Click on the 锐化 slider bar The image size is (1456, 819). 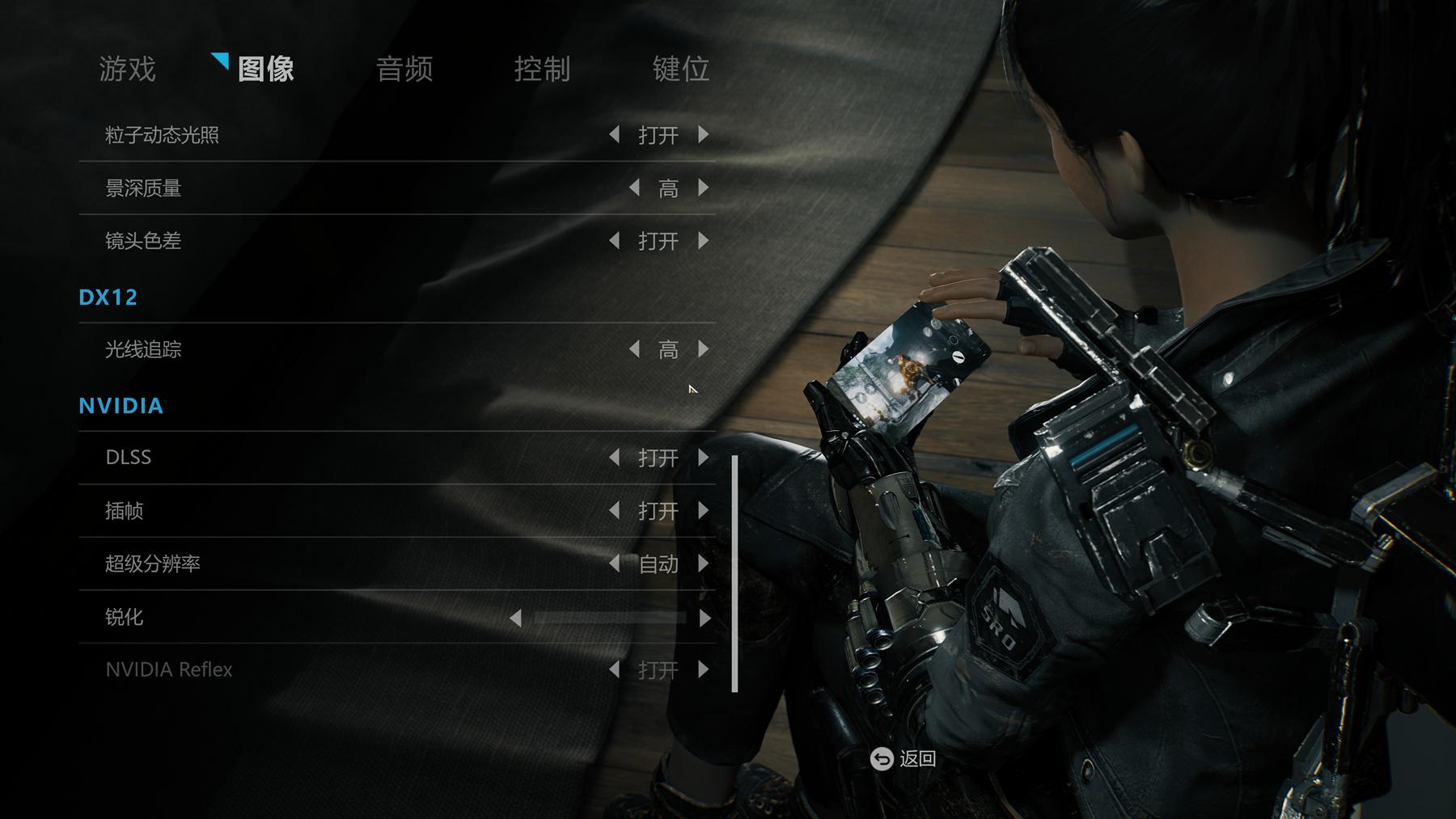point(610,618)
